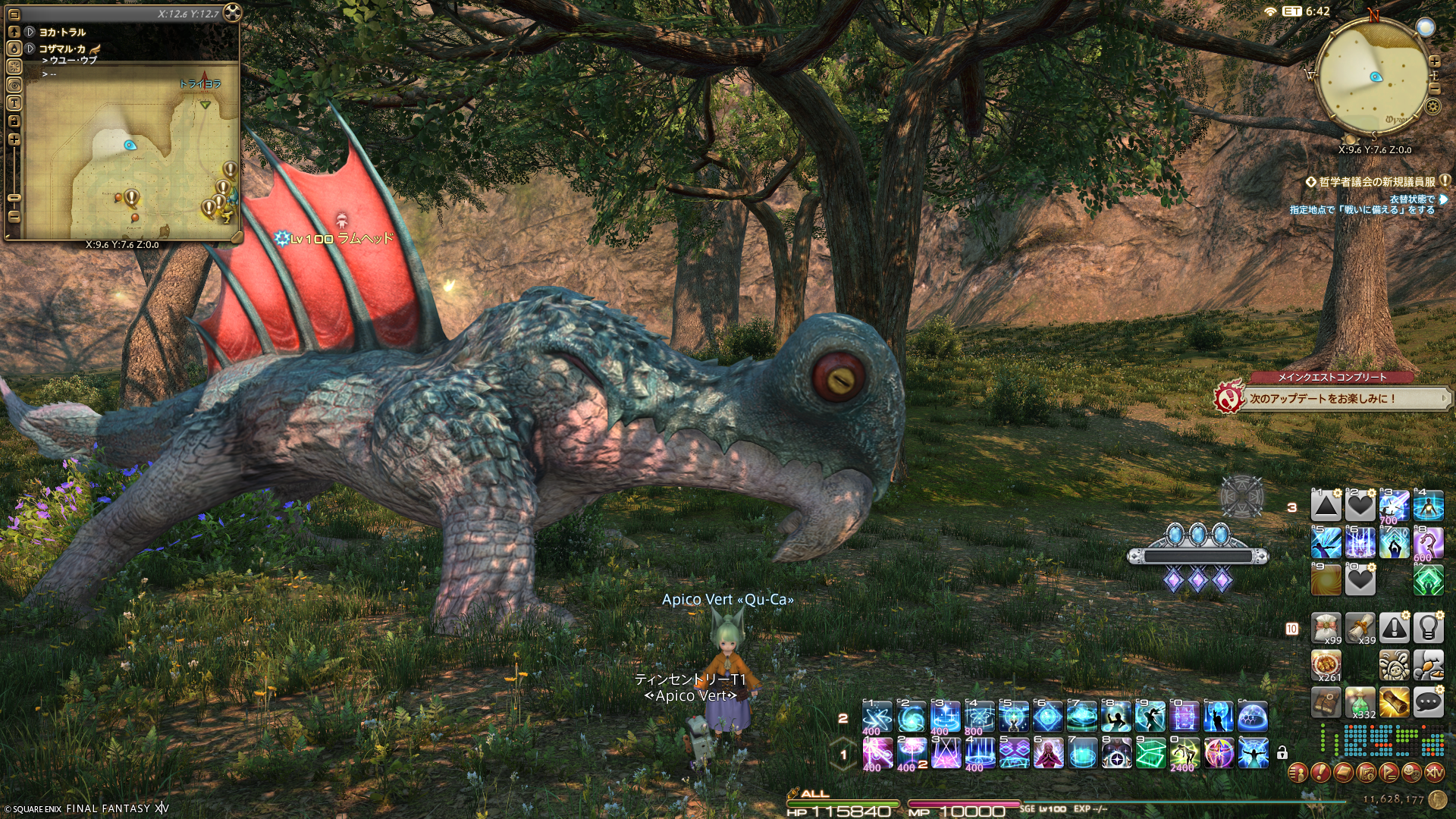Click the light bulb macro icon
The width and height of the screenshot is (1456, 819).
pos(1428,628)
